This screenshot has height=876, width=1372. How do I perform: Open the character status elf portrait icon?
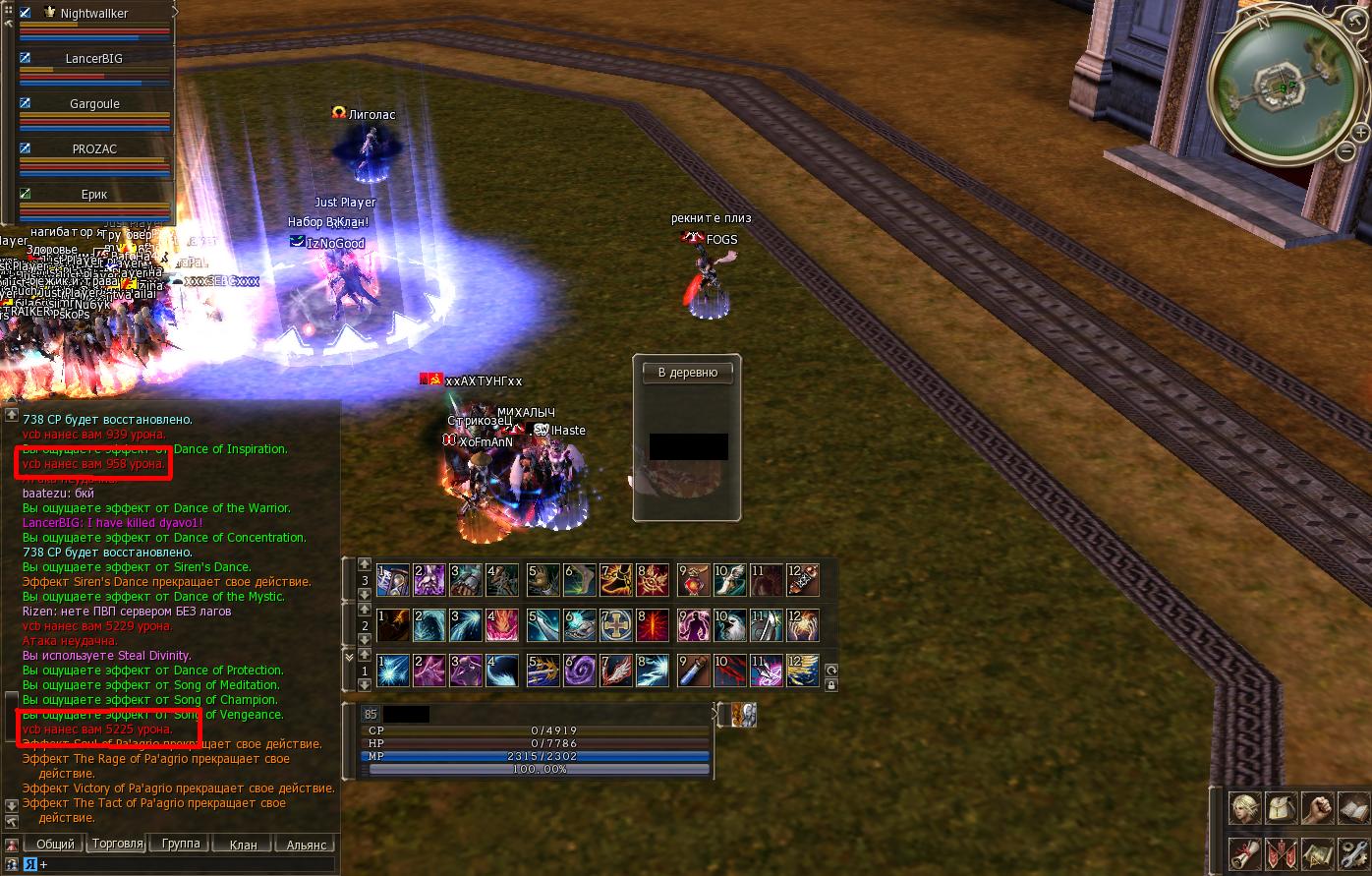point(1245,809)
